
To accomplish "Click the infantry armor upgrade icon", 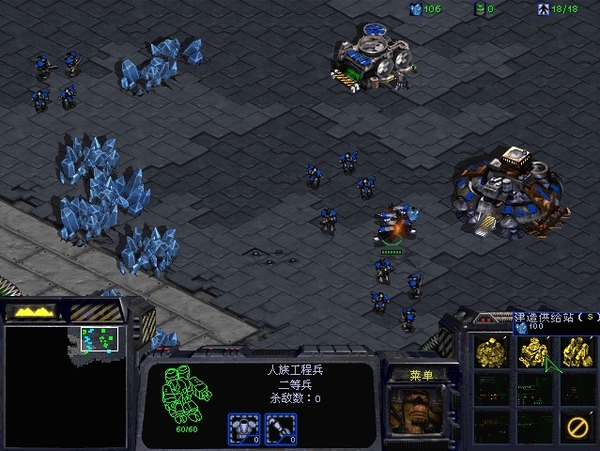I will (245, 427).
